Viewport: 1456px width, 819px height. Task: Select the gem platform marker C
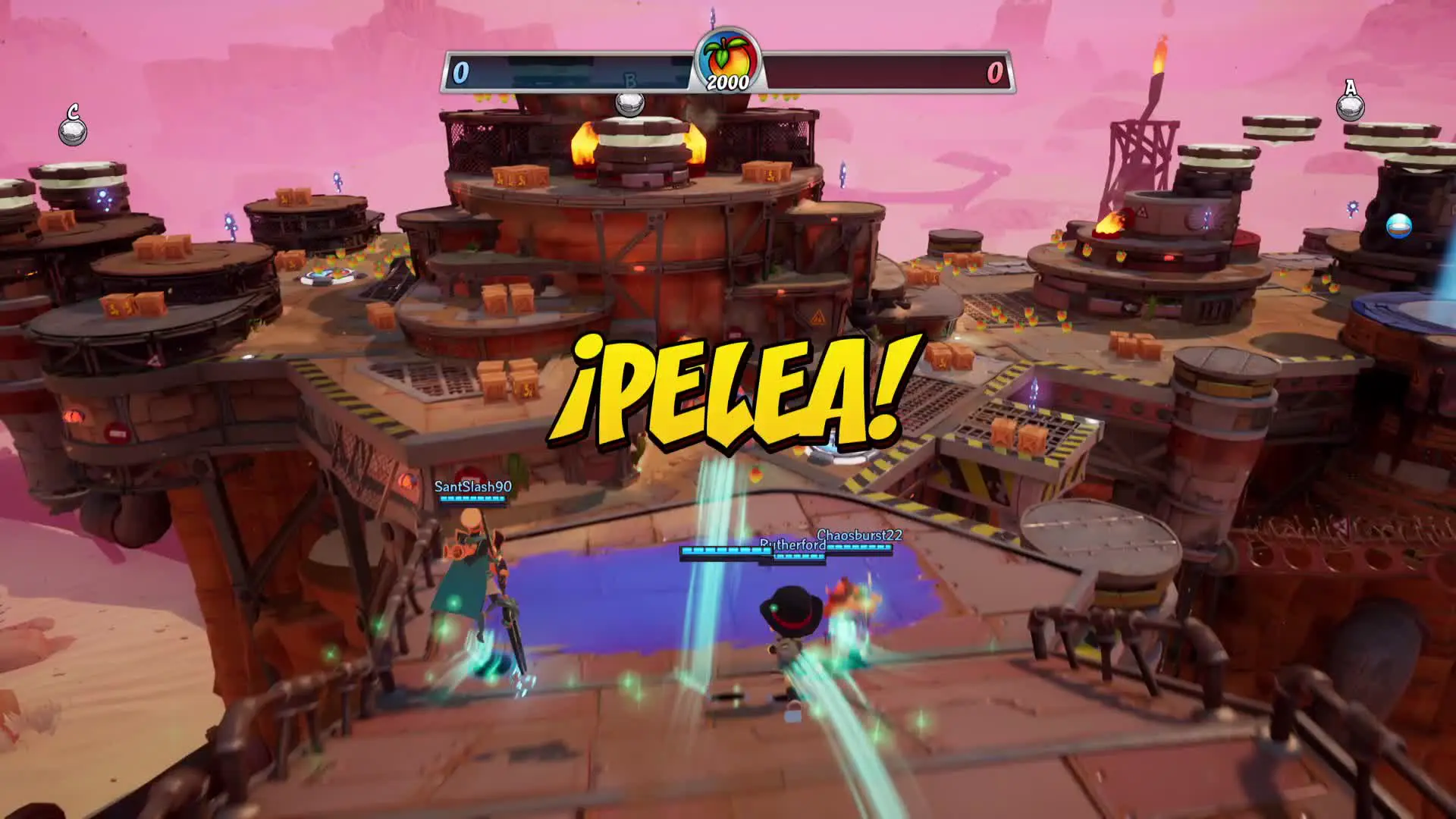coord(73,127)
